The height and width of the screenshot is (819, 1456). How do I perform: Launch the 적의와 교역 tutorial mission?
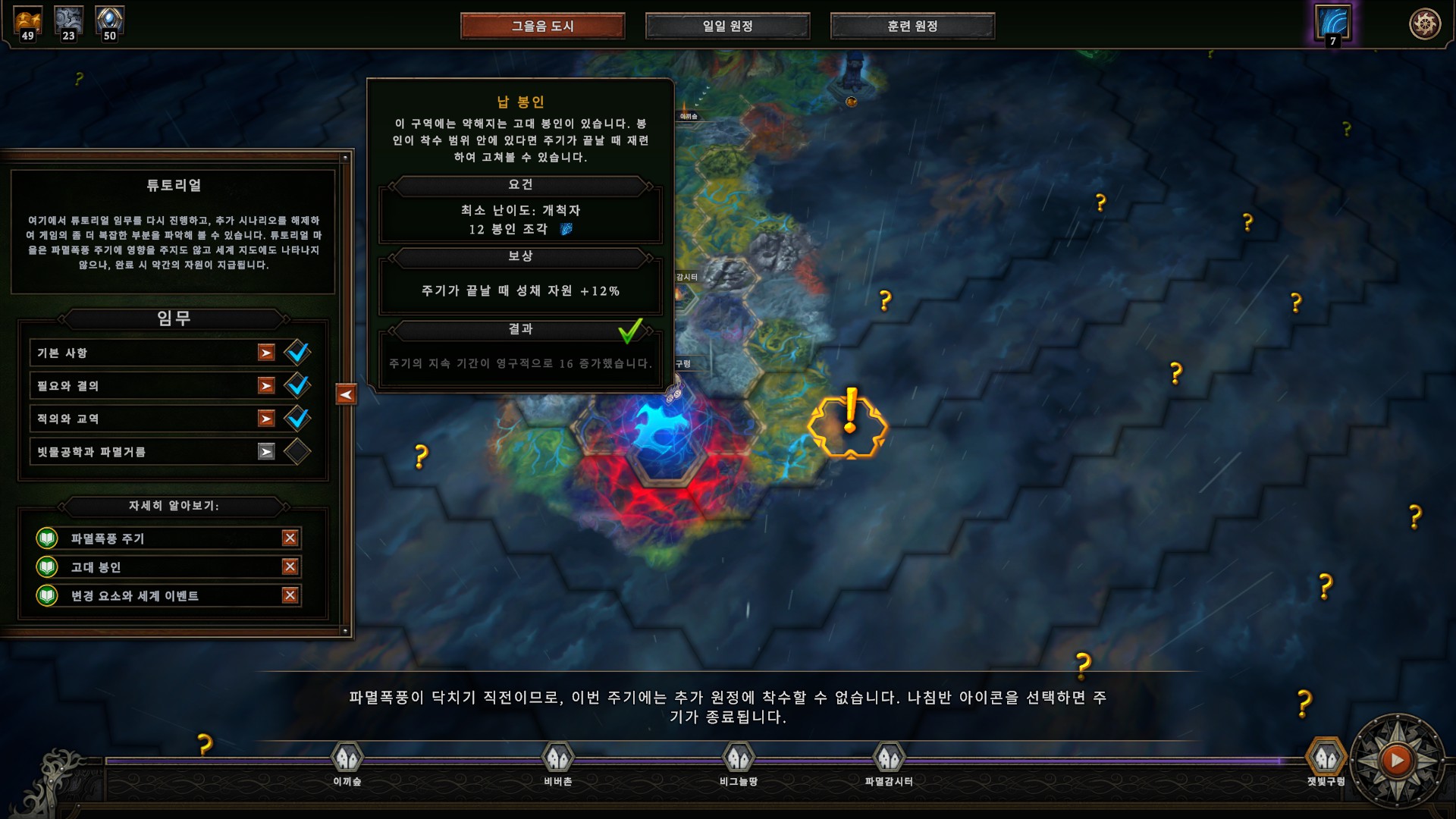(266, 419)
